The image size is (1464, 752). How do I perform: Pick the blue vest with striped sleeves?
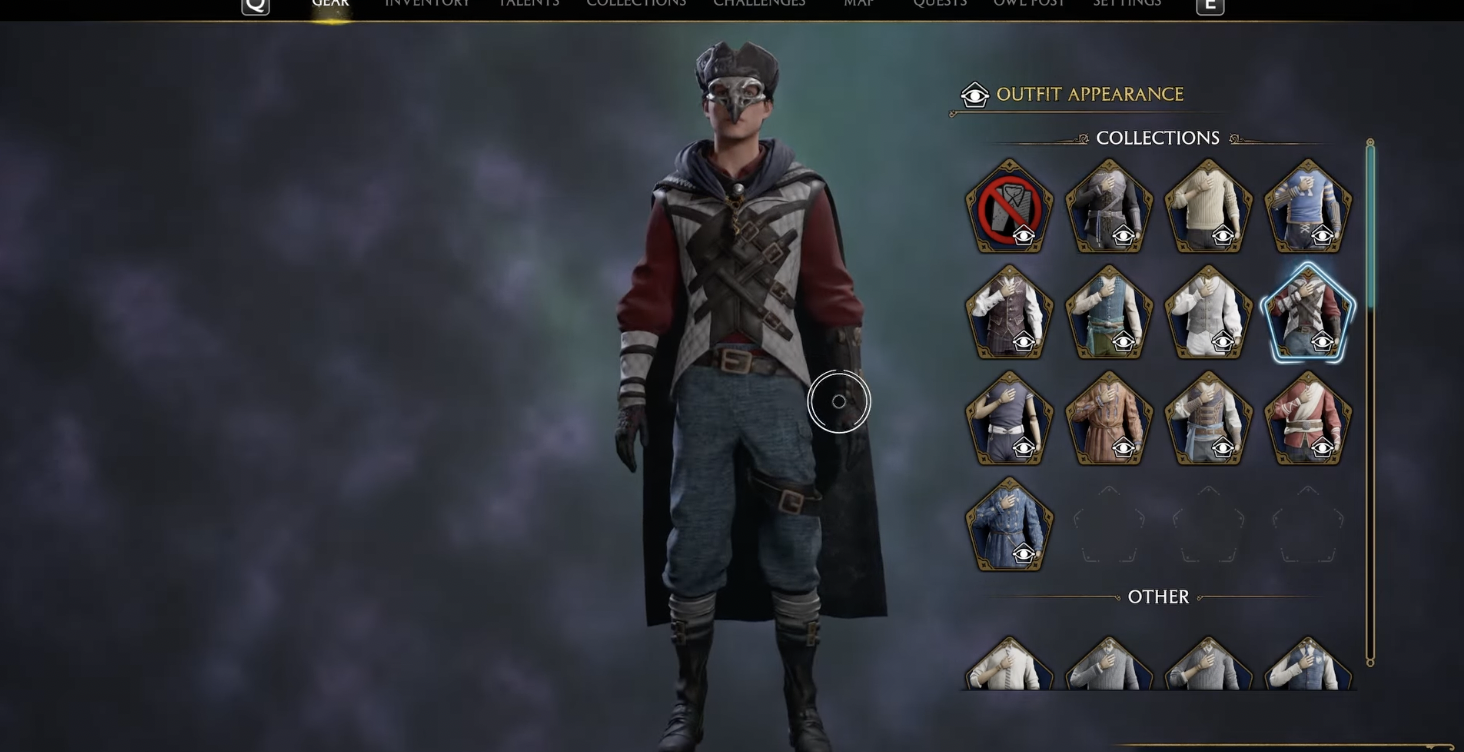coord(1308,207)
